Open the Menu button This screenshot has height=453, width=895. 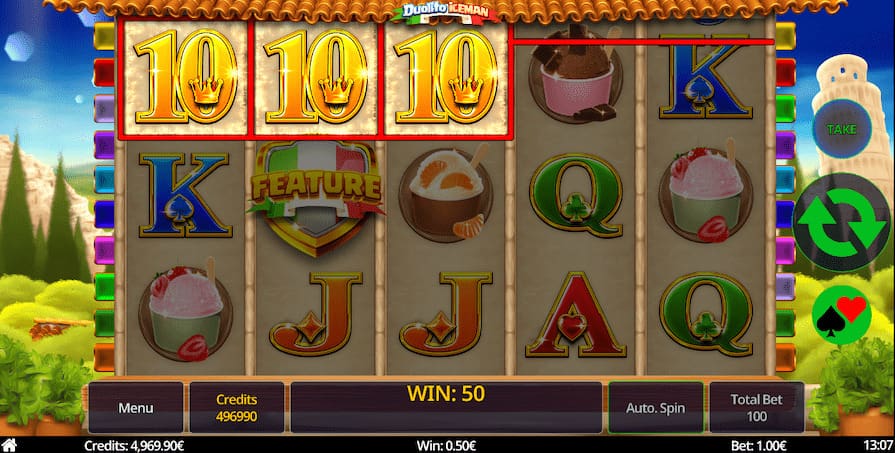[136, 408]
